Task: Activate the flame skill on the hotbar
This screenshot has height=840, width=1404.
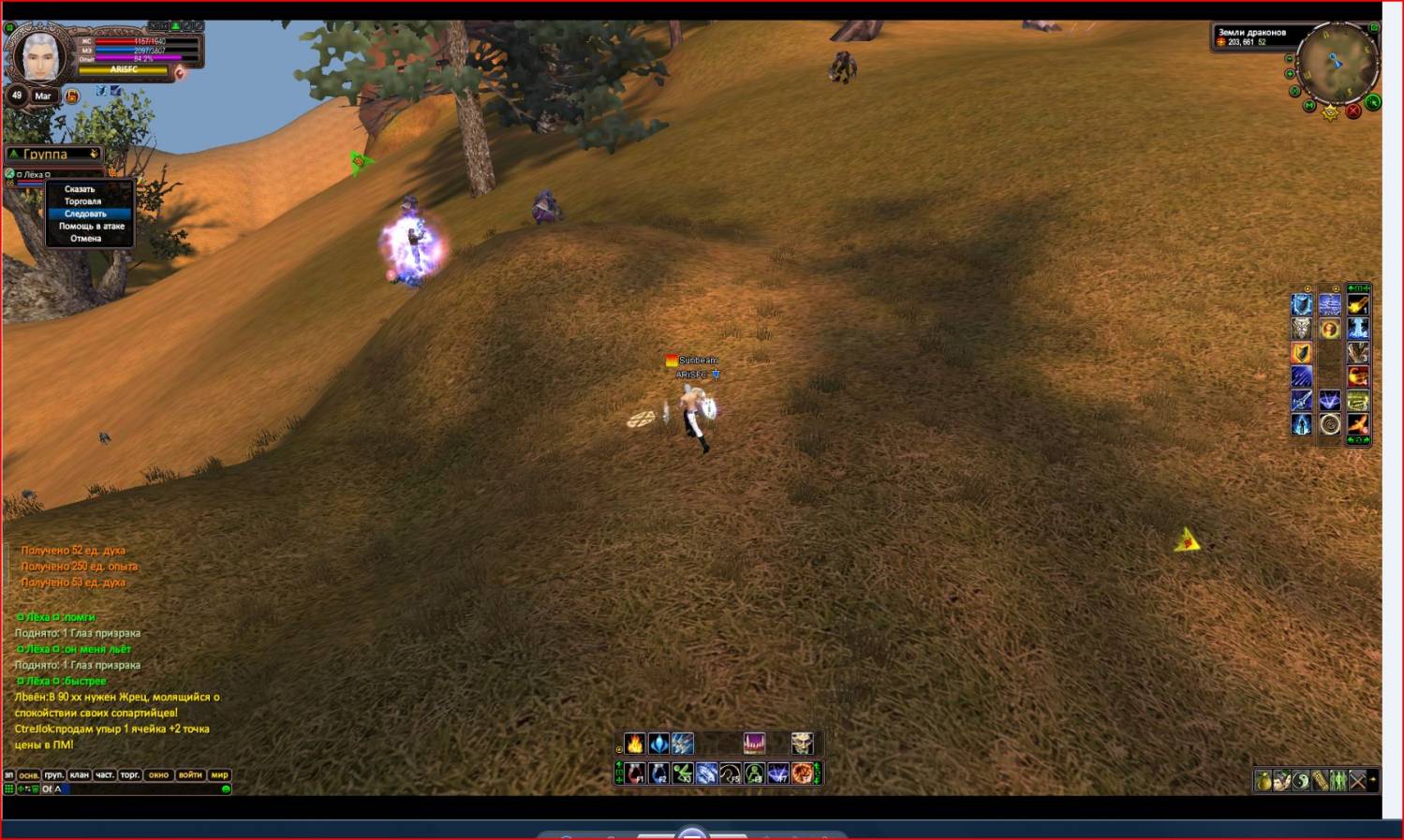Action: (635, 744)
